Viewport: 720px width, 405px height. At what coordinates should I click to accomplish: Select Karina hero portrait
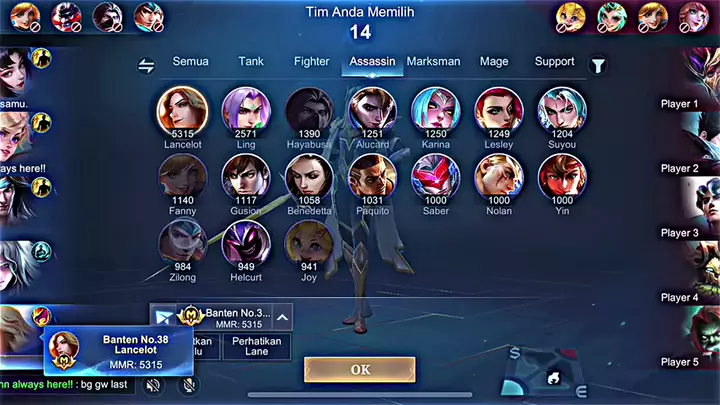coord(435,109)
